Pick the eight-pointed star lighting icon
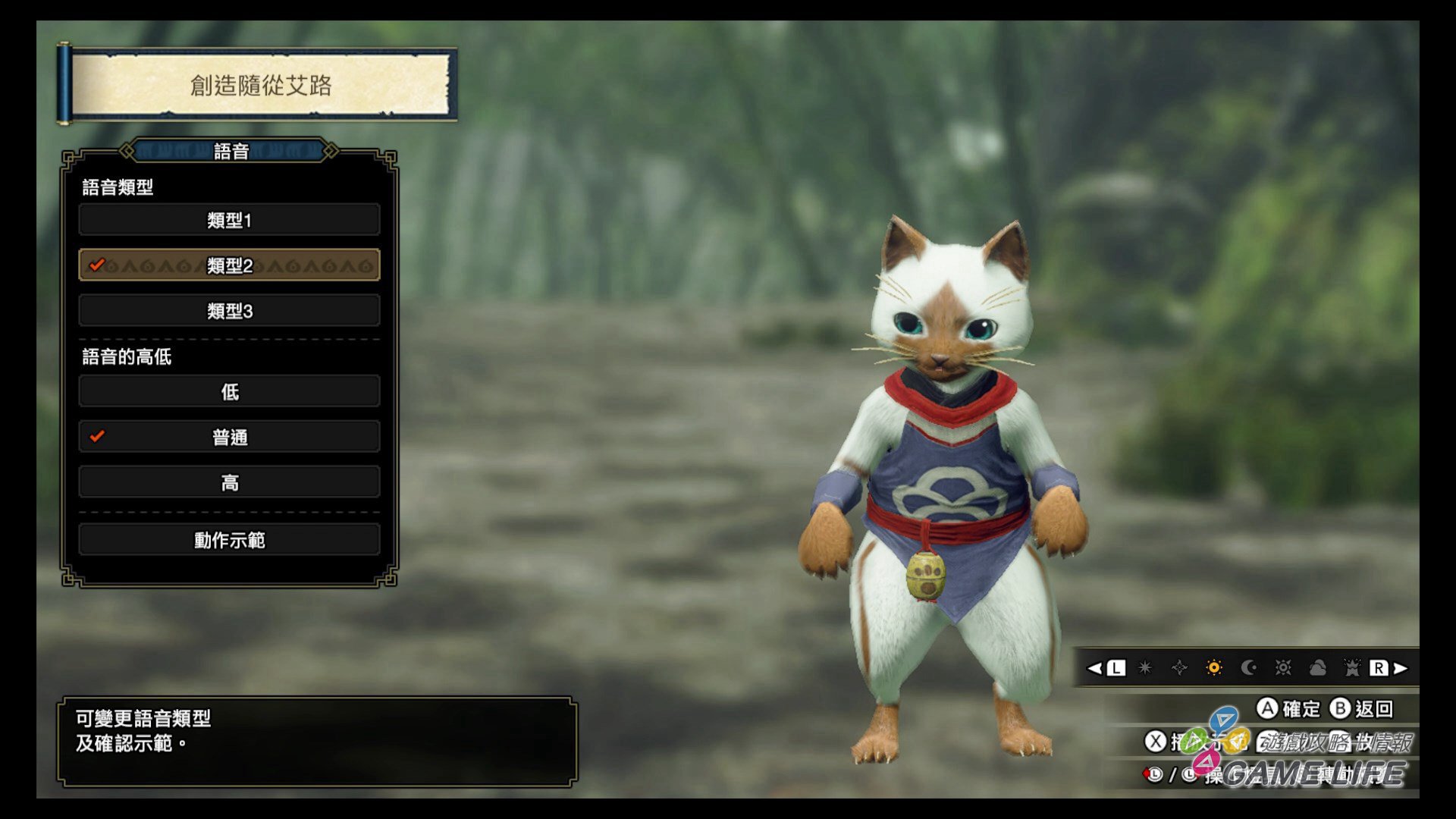Image resolution: width=1456 pixels, height=819 pixels. [x=1145, y=668]
